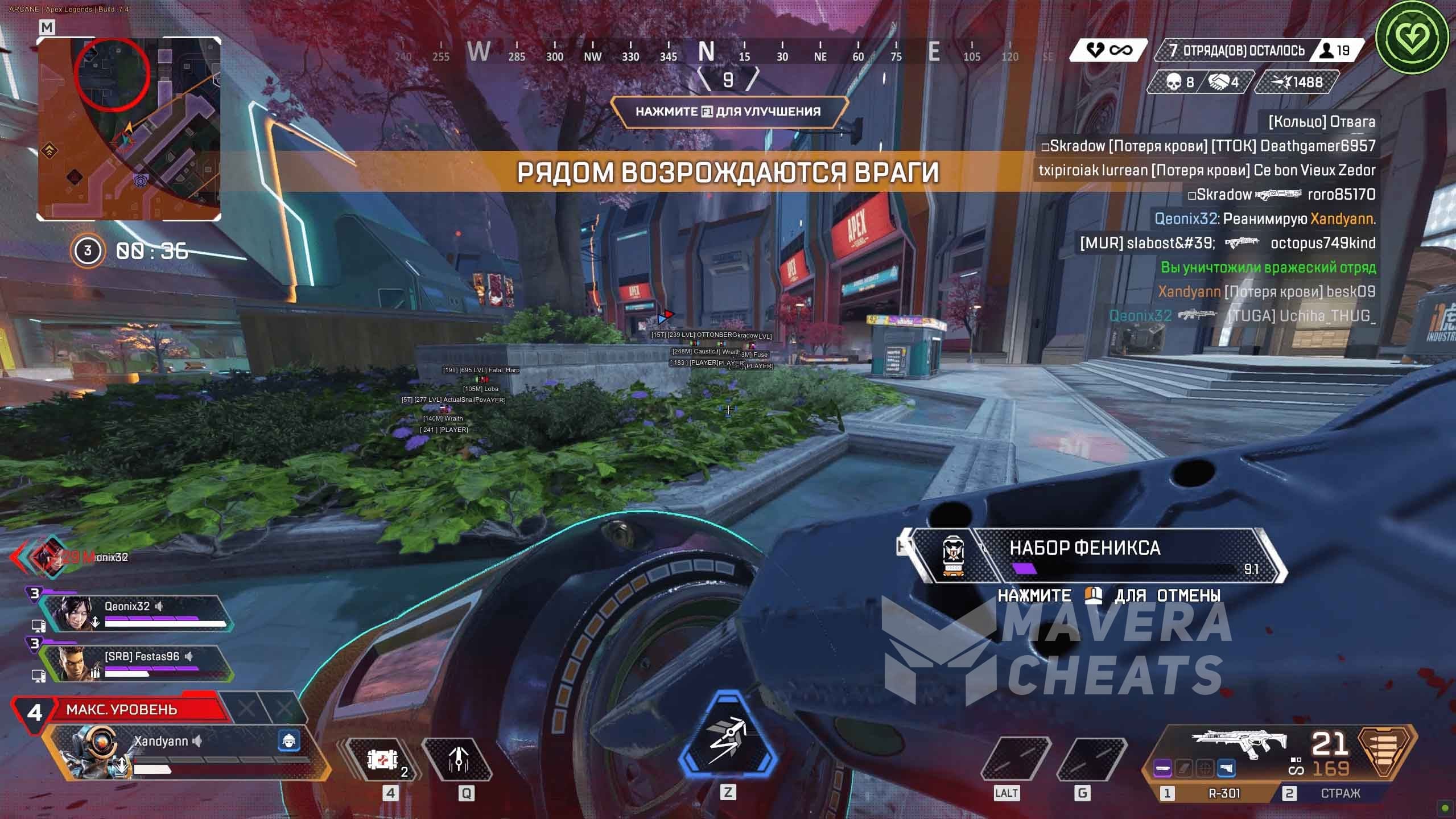This screenshot has width=1456, height=819.
Task: Click the НАБОР ФЕНИКСА item icon
Action: click(x=954, y=555)
